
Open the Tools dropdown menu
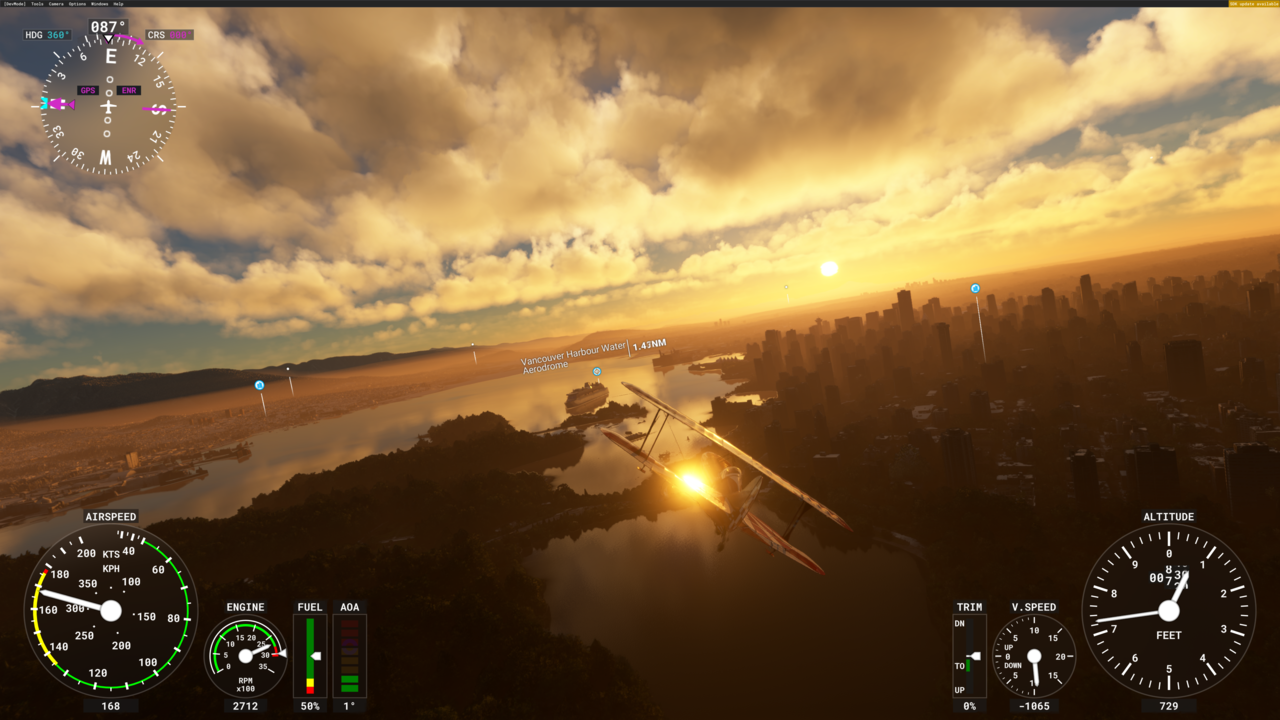coord(37,4)
